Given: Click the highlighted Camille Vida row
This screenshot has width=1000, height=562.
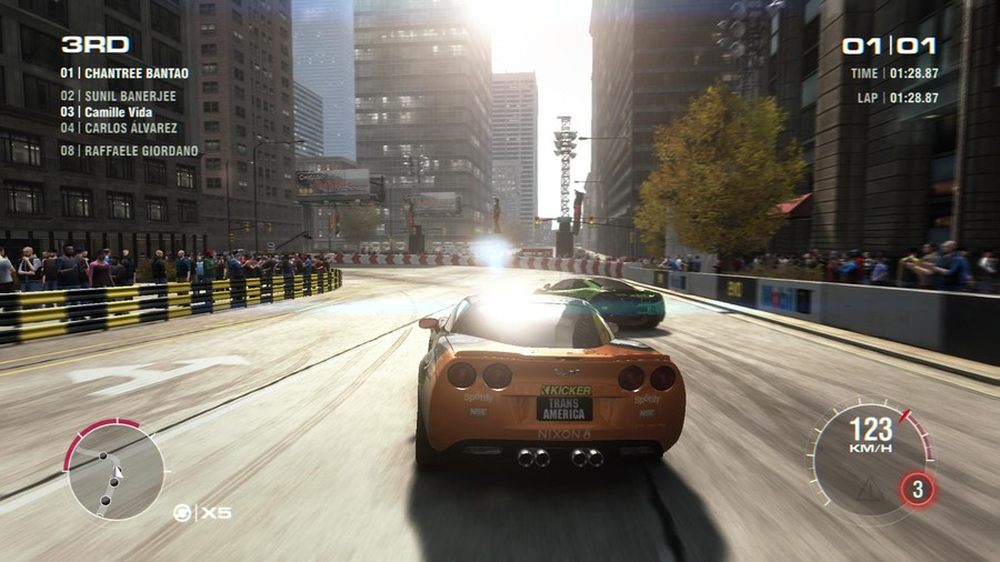Looking at the screenshot, I should point(107,112).
